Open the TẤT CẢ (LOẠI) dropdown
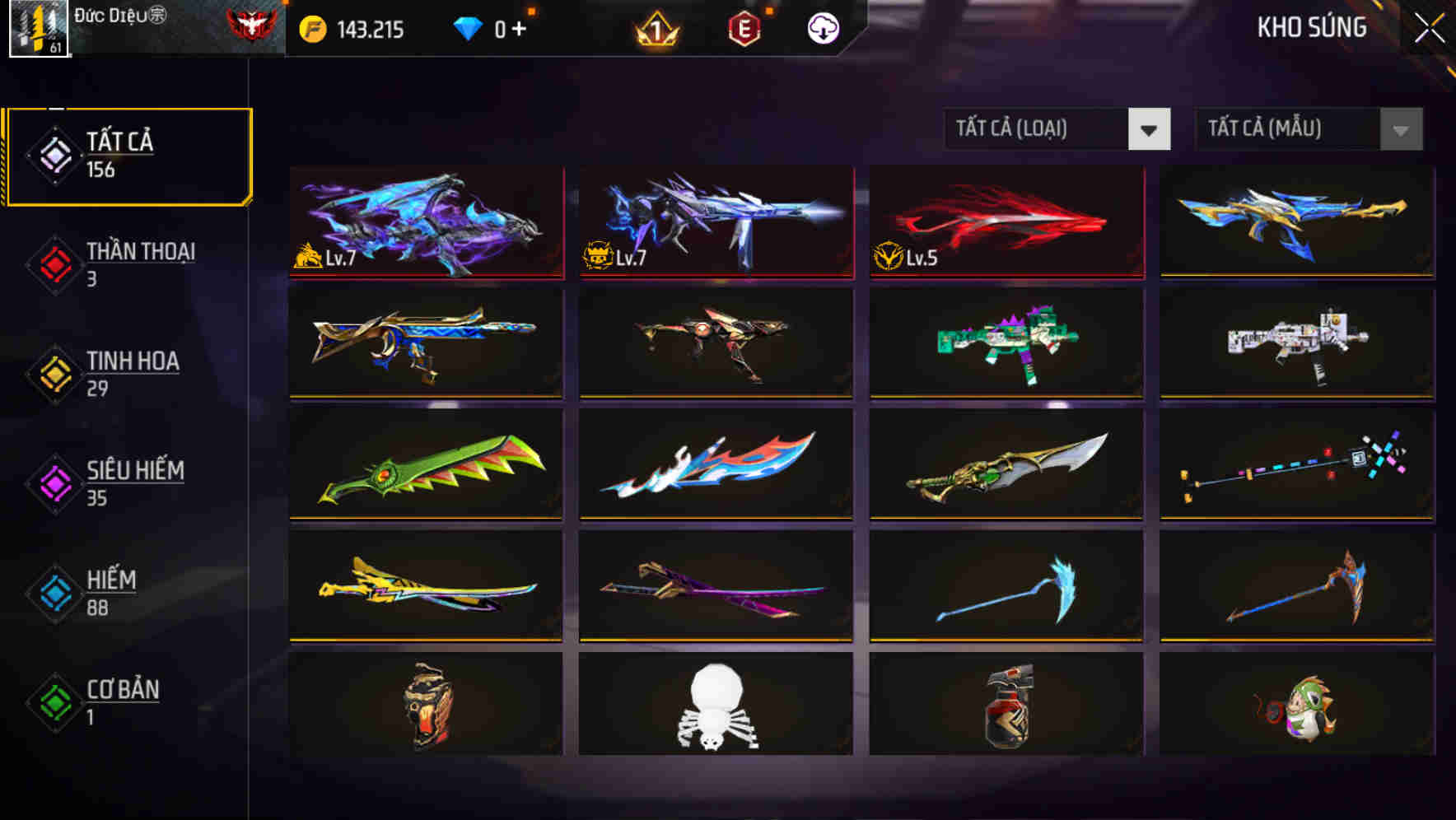 pos(1057,130)
